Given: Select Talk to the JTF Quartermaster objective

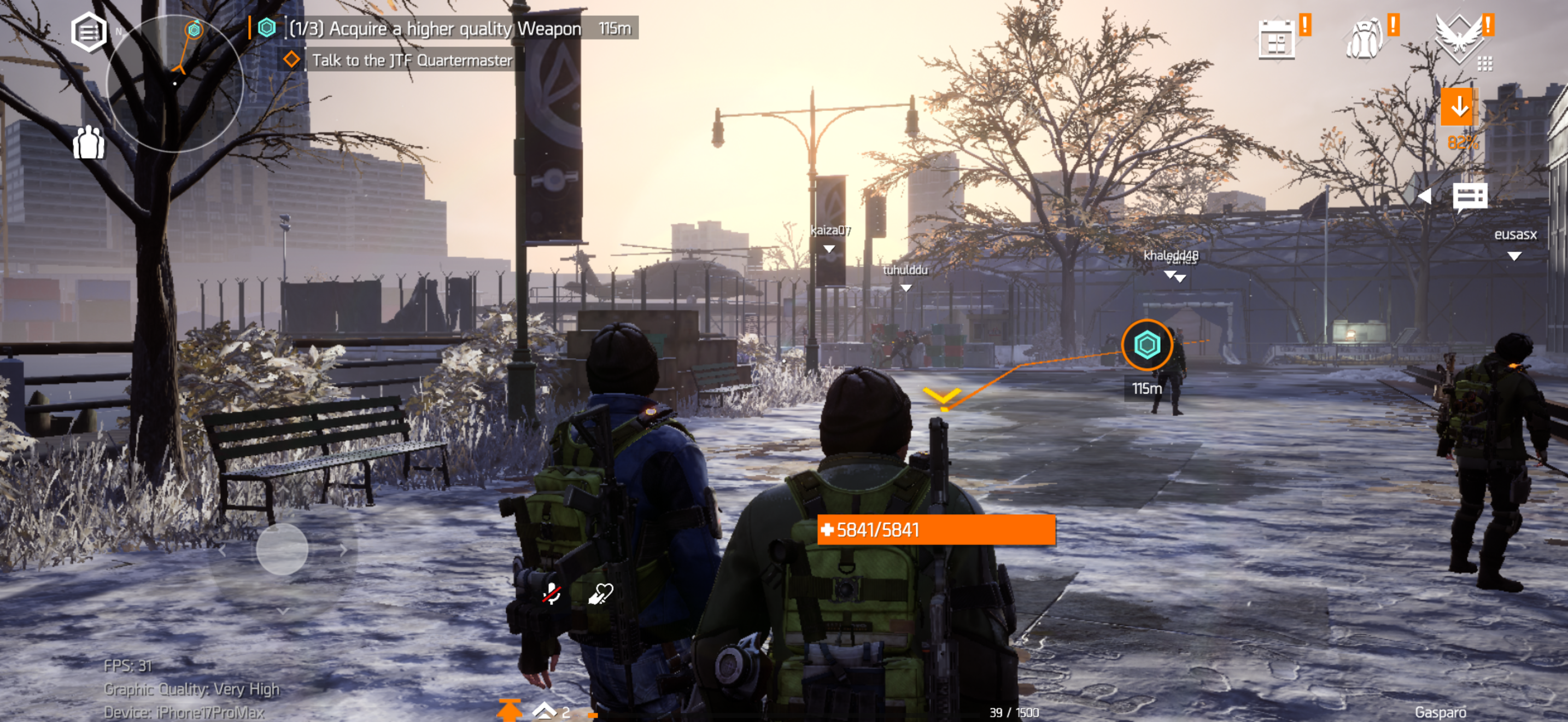Looking at the screenshot, I should [x=412, y=60].
